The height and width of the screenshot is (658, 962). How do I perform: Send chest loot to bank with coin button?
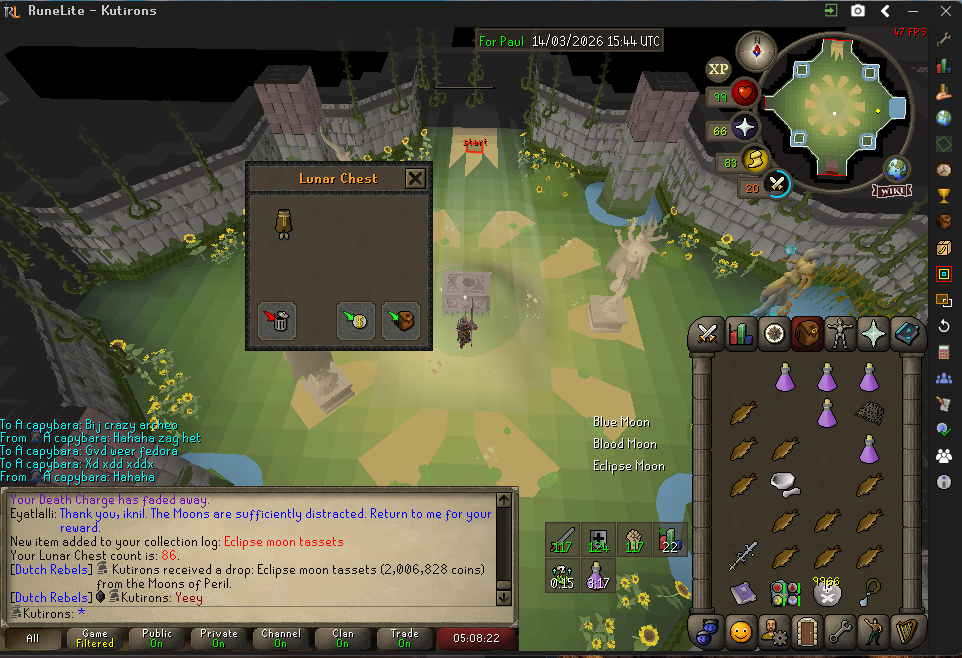(x=355, y=321)
